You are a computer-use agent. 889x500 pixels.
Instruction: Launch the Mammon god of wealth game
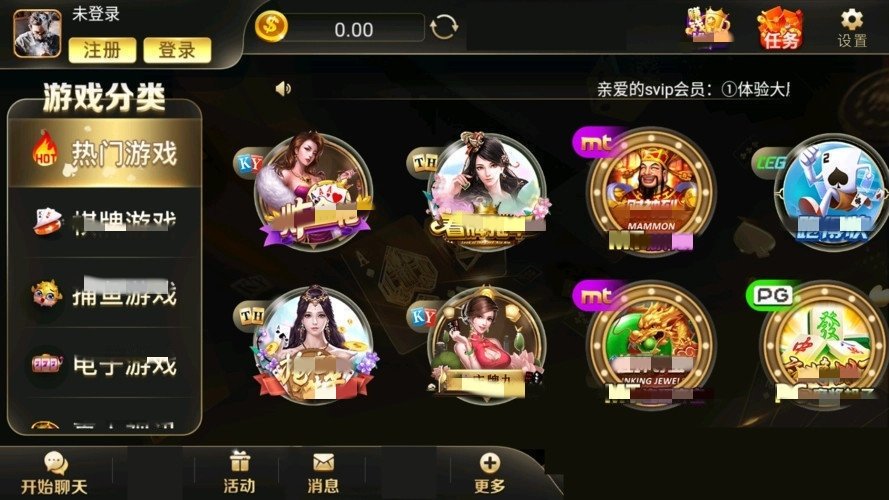click(x=650, y=195)
